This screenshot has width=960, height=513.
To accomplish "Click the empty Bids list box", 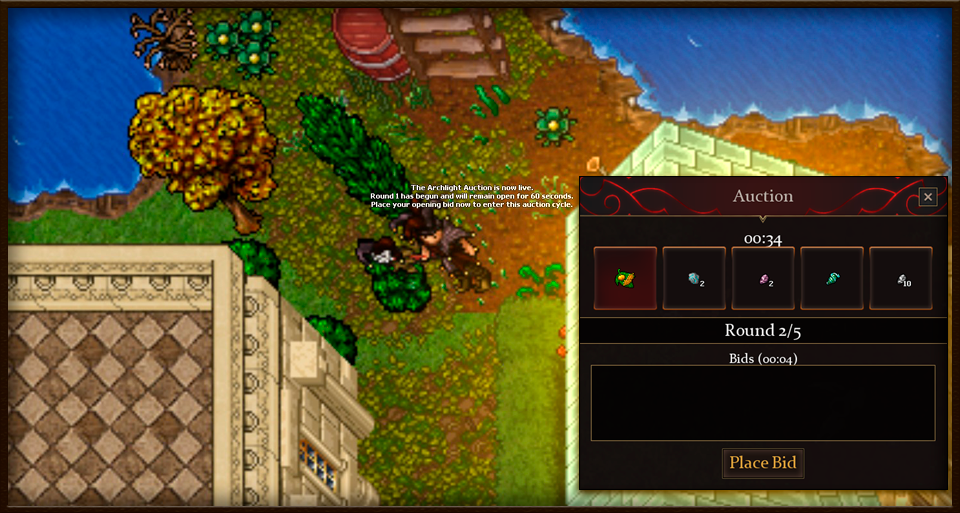I will coord(763,403).
